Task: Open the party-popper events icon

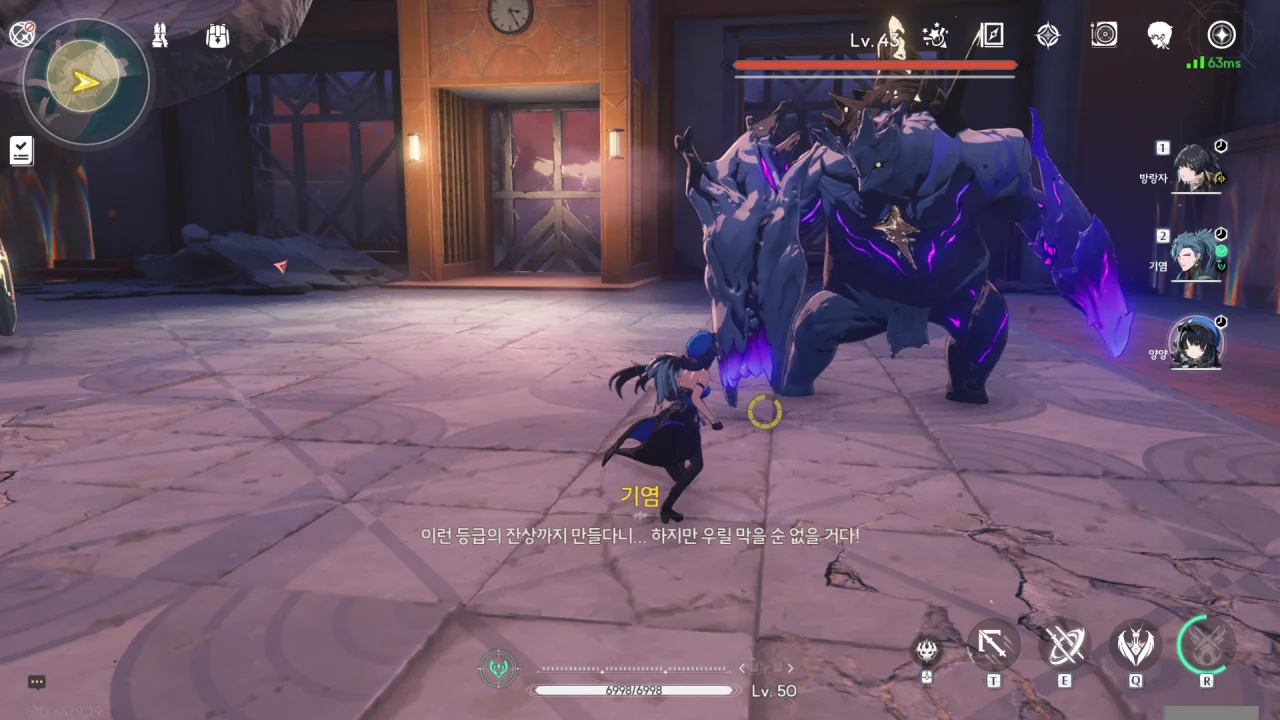Action: pos(937,36)
